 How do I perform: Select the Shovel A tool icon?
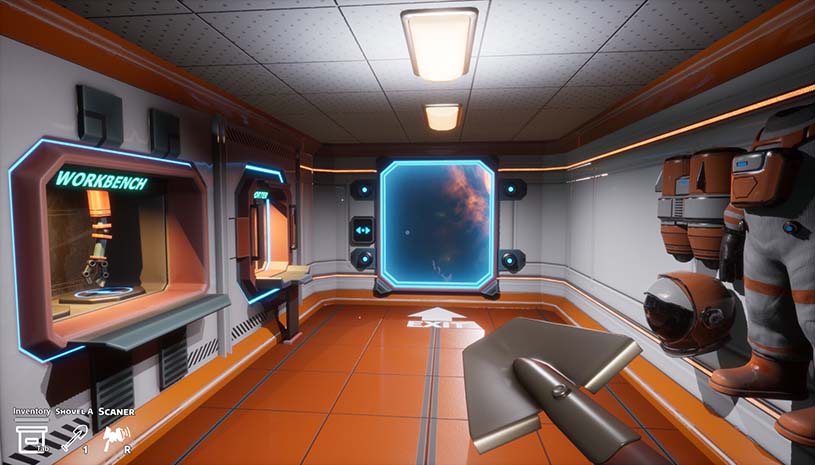[x=74, y=435]
